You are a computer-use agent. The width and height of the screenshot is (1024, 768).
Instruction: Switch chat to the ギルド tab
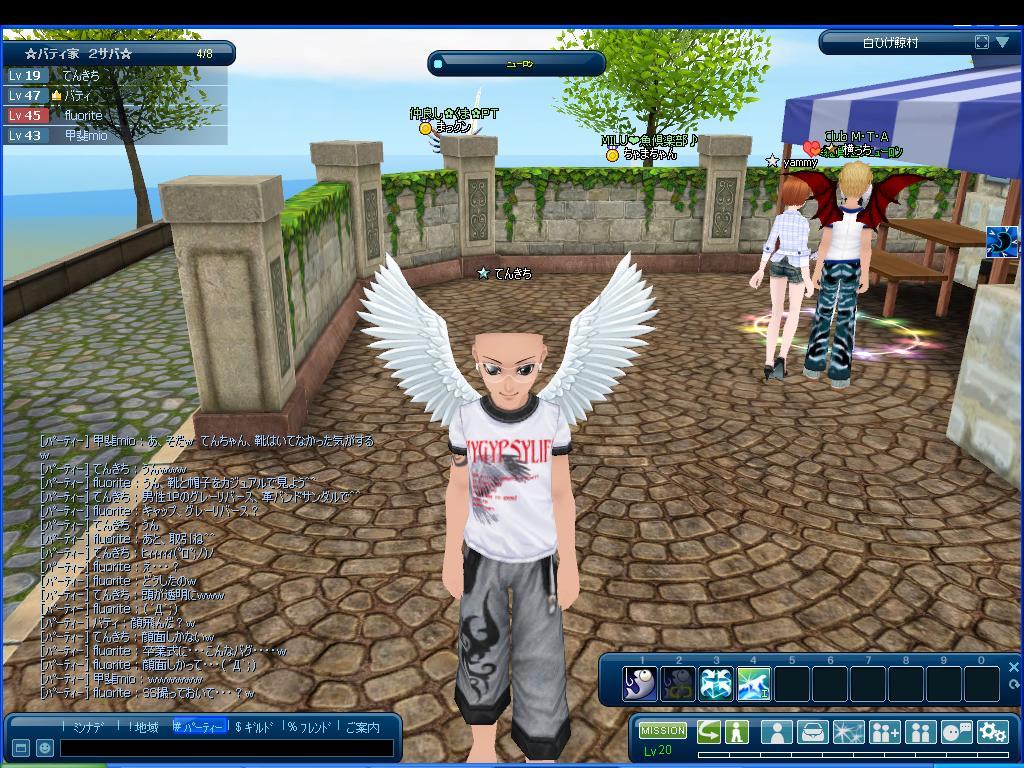click(x=255, y=727)
